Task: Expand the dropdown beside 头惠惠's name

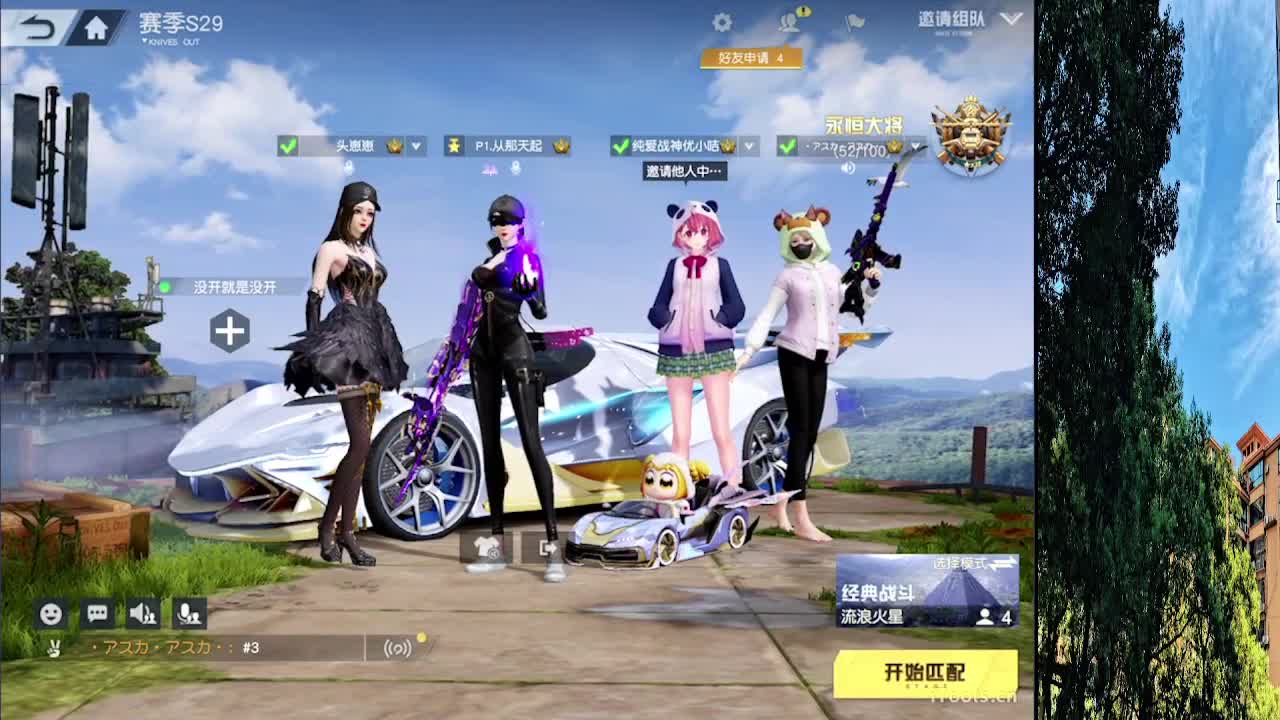Action: pyautogui.click(x=415, y=146)
